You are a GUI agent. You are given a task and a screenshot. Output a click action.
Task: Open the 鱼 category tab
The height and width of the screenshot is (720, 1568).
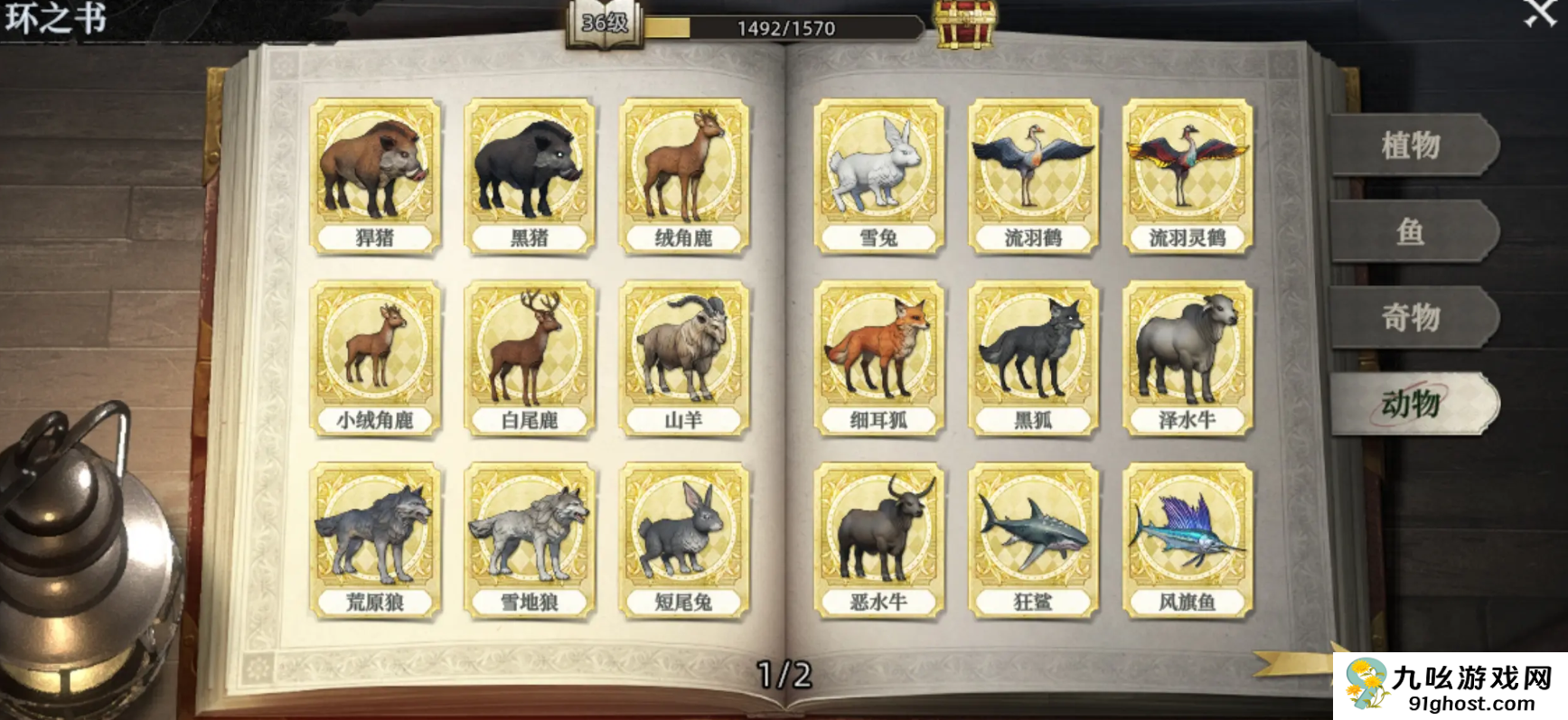tap(1411, 231)
